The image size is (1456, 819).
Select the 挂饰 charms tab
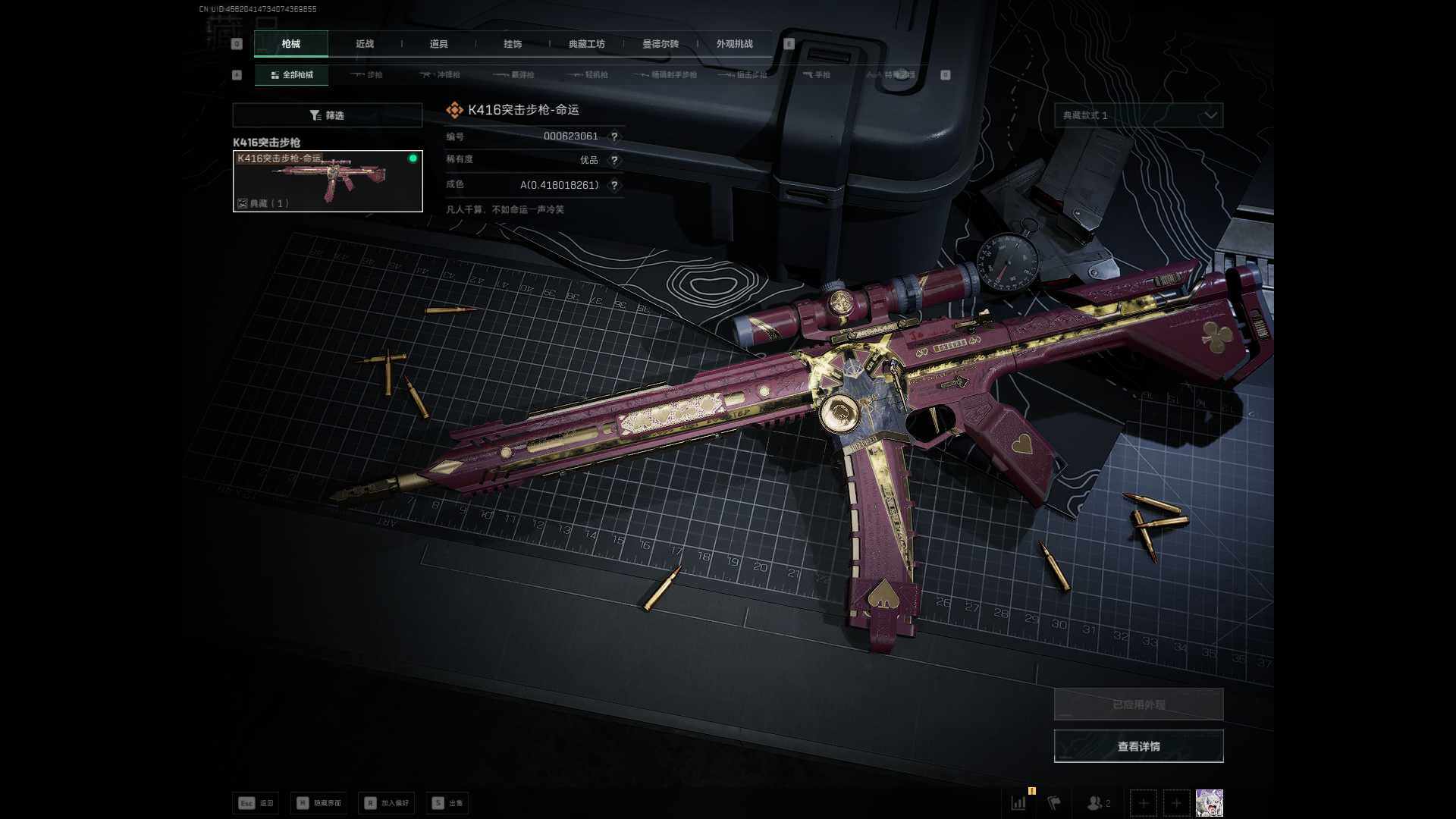click(x=513, y=44)
